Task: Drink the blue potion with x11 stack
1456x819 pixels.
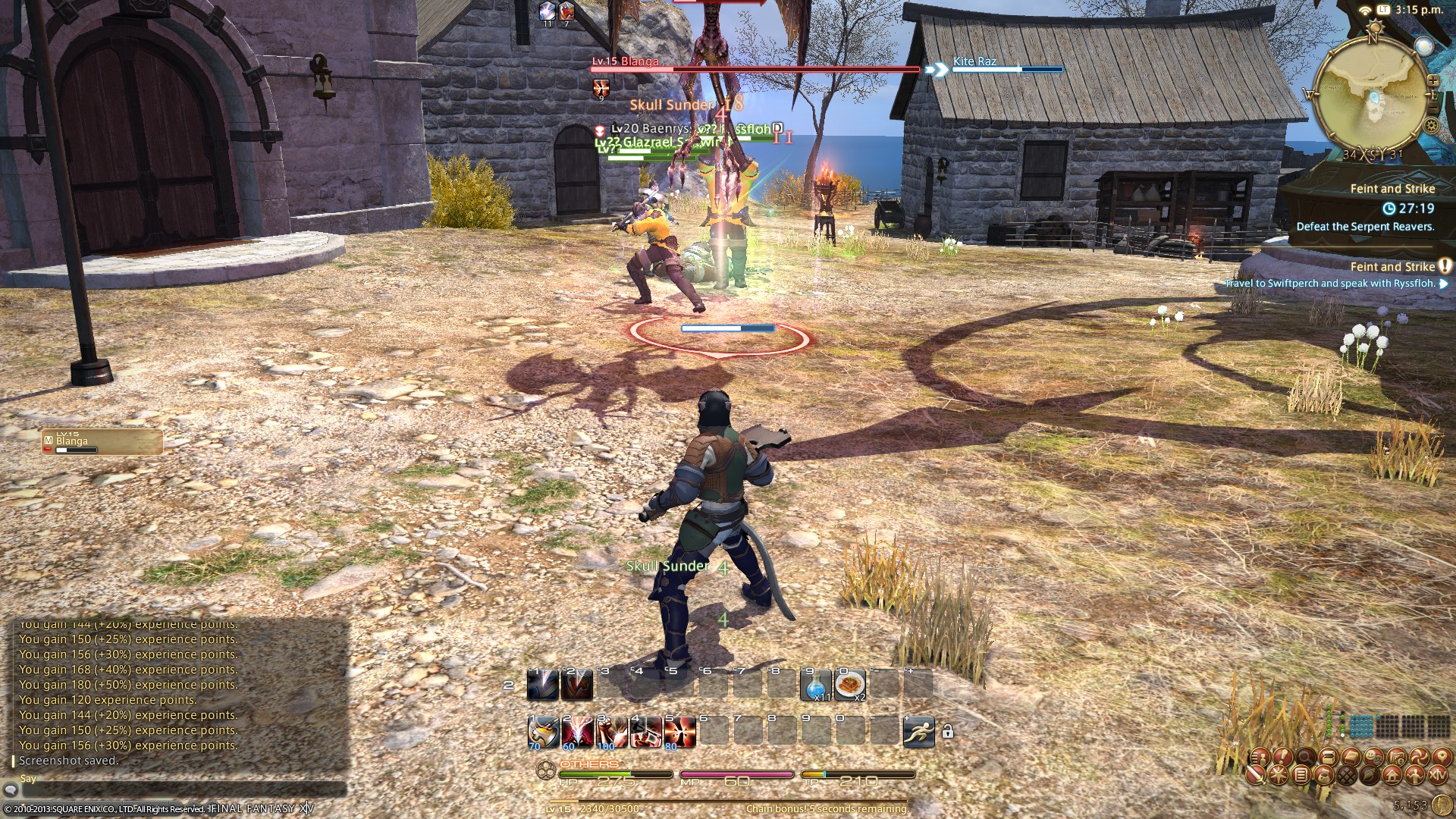Action: (x=816, y=685)
